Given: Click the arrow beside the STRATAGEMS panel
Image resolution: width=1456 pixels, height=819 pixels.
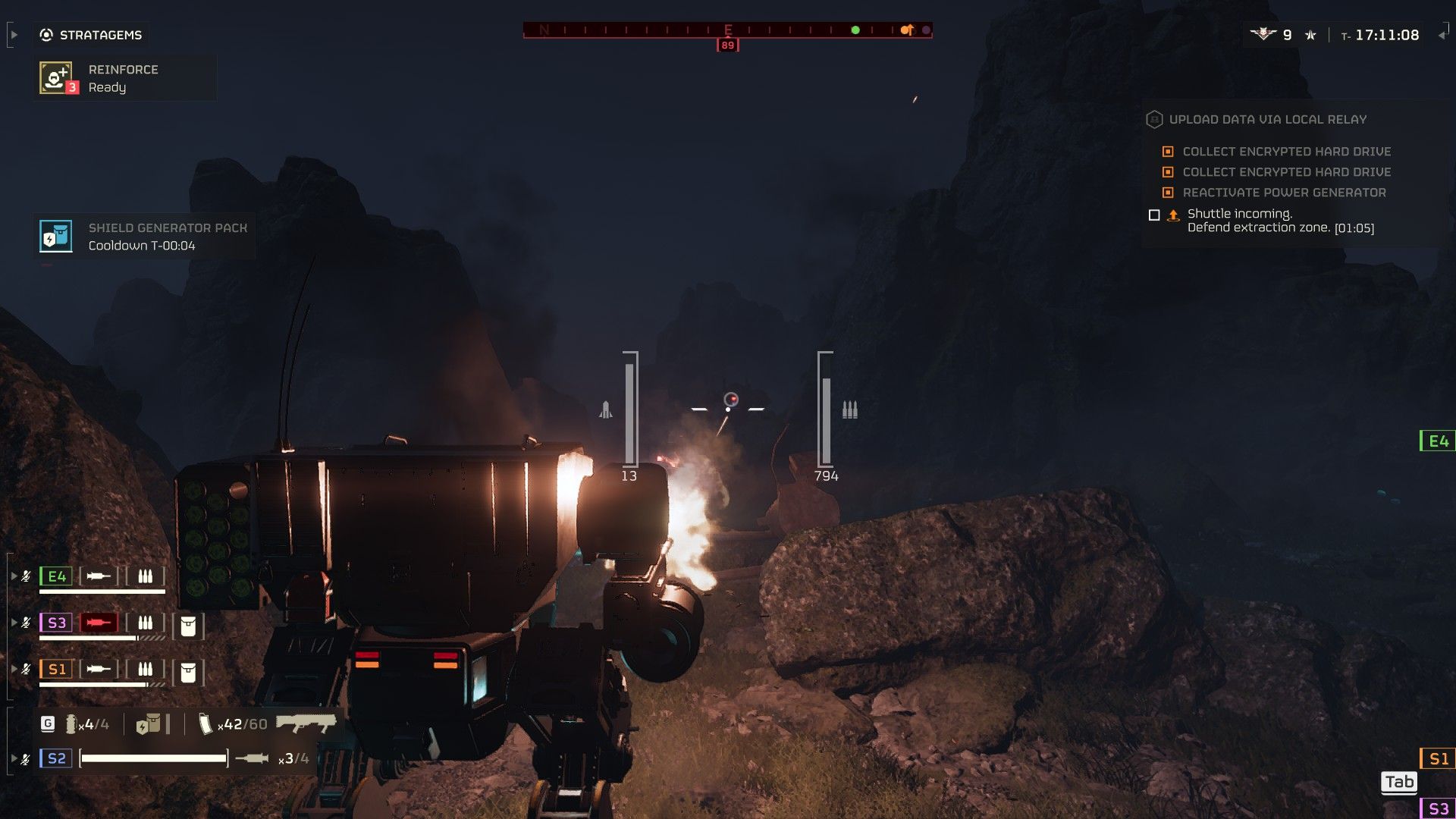Looking at the screenshot, I should tap(14, 33).
